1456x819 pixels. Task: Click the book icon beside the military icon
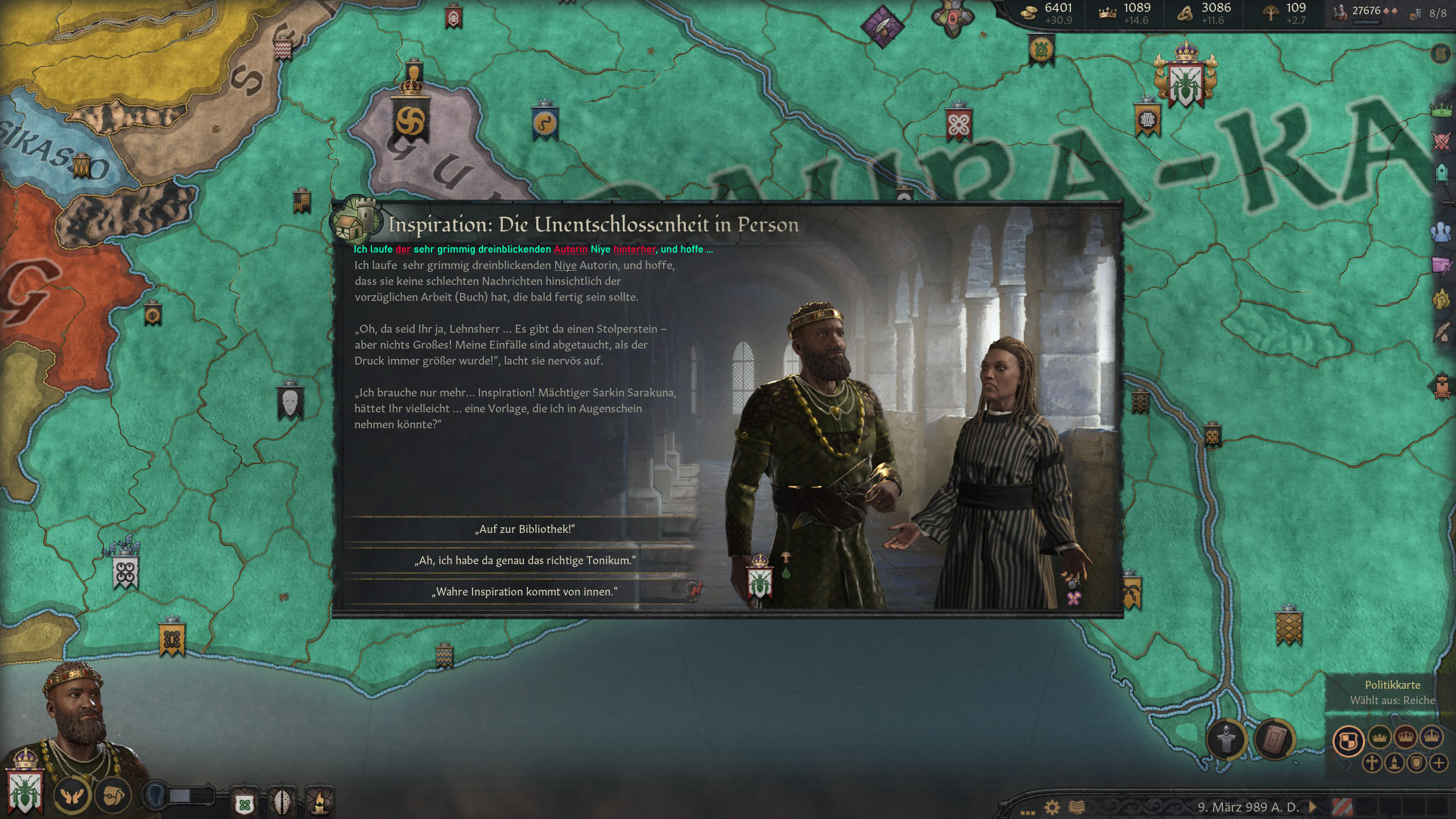[1274, 739]
